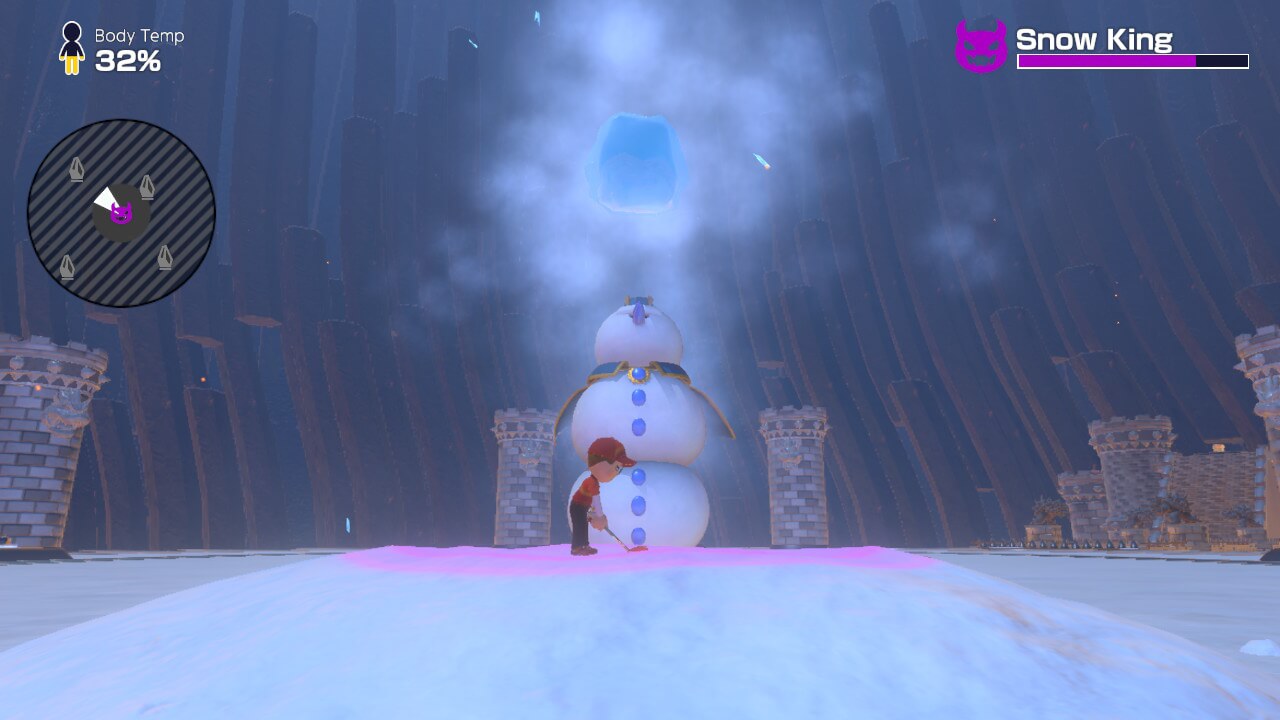Select the purple devil marker on minimap
1280x720 pixels.
click(x=122, y=211)
